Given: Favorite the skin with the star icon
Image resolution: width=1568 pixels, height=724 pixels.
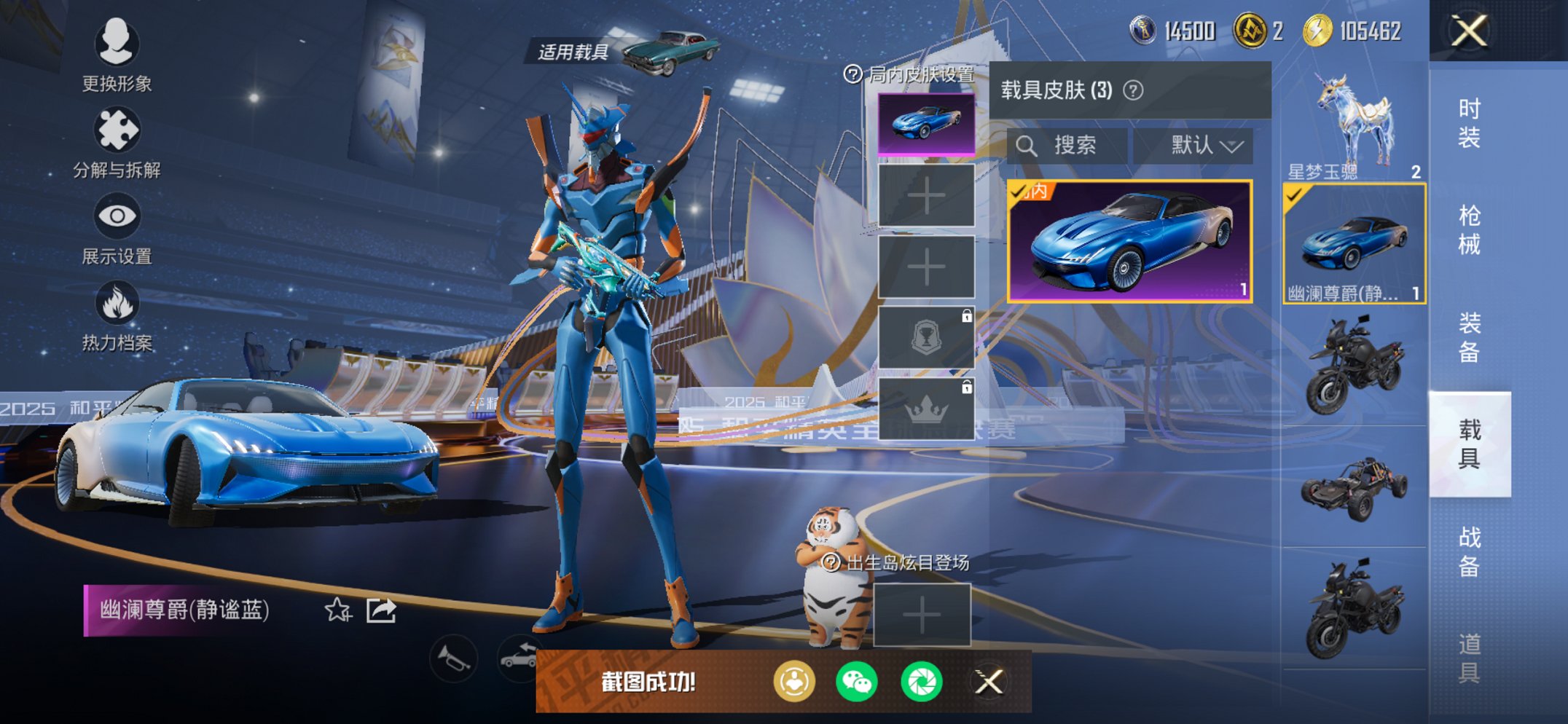Looking at the screenshot, I should [337, 610].
